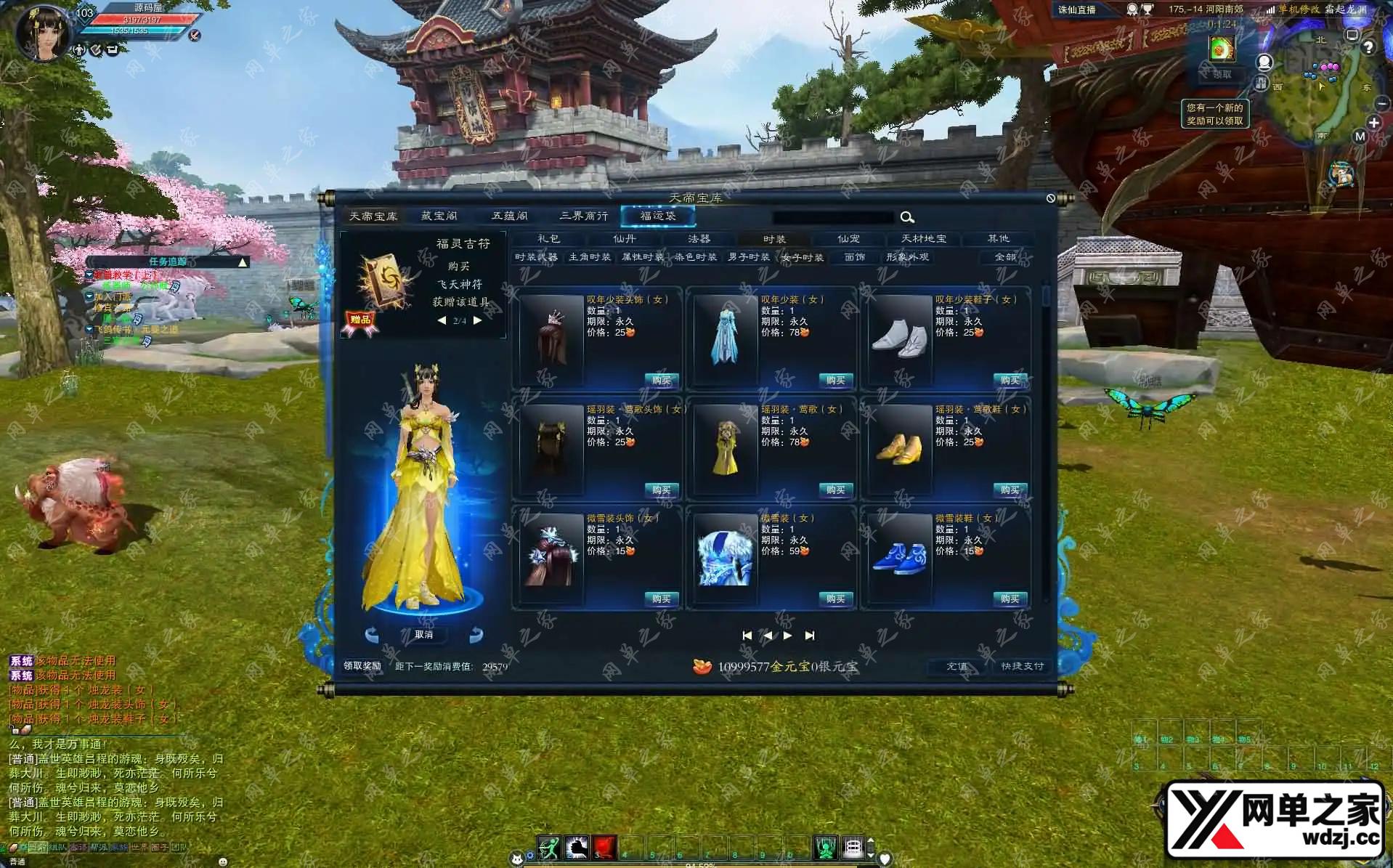
Task: Close the 天帝宝库 shop window
Action: pyautogui.click(x=1050, y=198)
